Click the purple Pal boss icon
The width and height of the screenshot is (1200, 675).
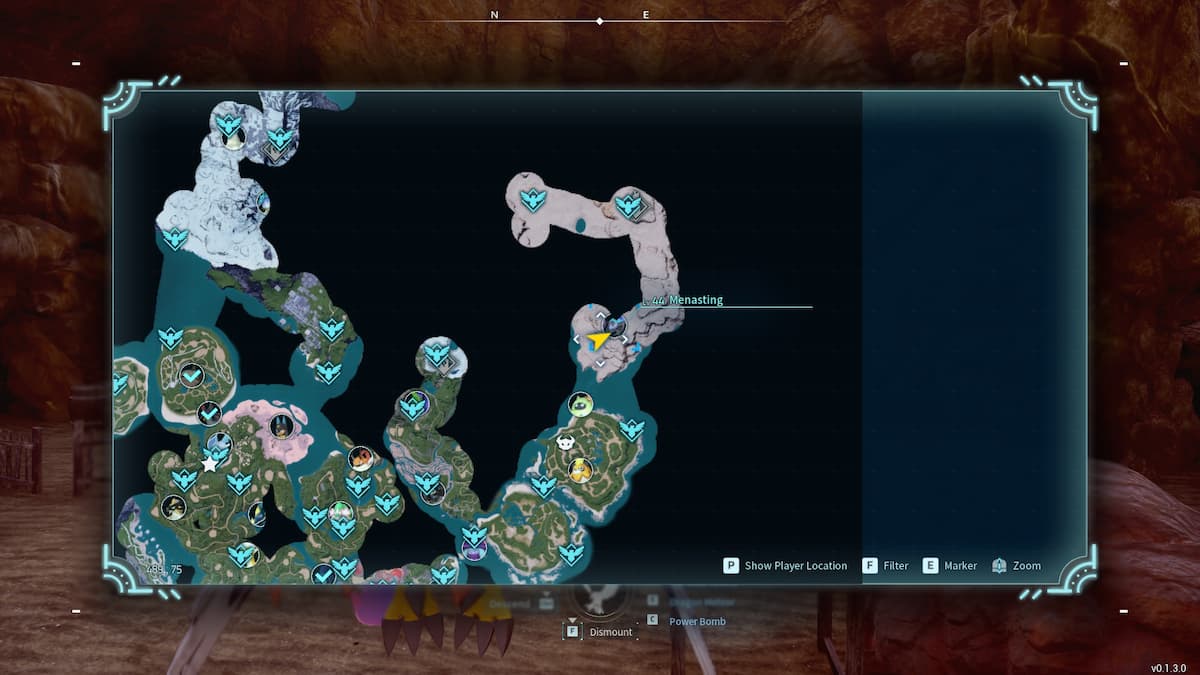click(x=473, y=549)
